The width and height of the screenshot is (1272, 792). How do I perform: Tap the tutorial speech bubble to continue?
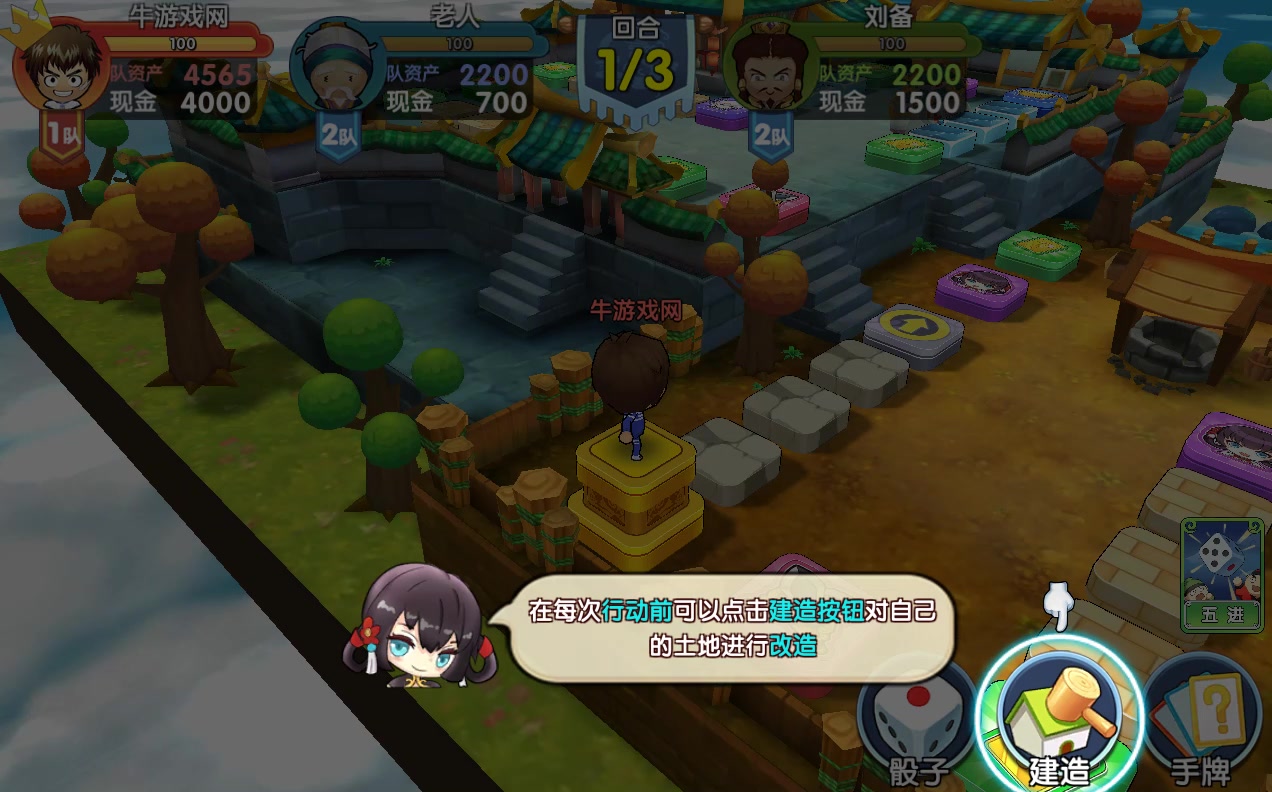[x=732, y=627]
